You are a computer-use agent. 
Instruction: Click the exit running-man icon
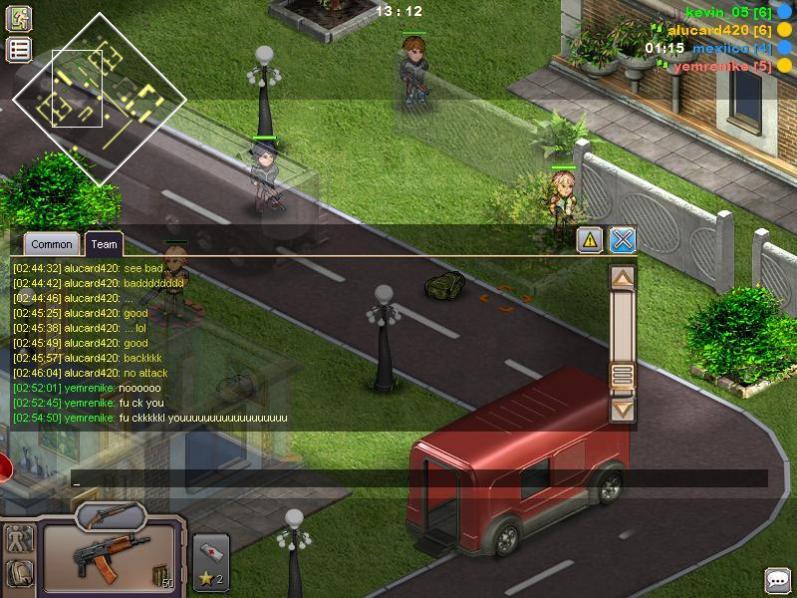coord(19,18)
